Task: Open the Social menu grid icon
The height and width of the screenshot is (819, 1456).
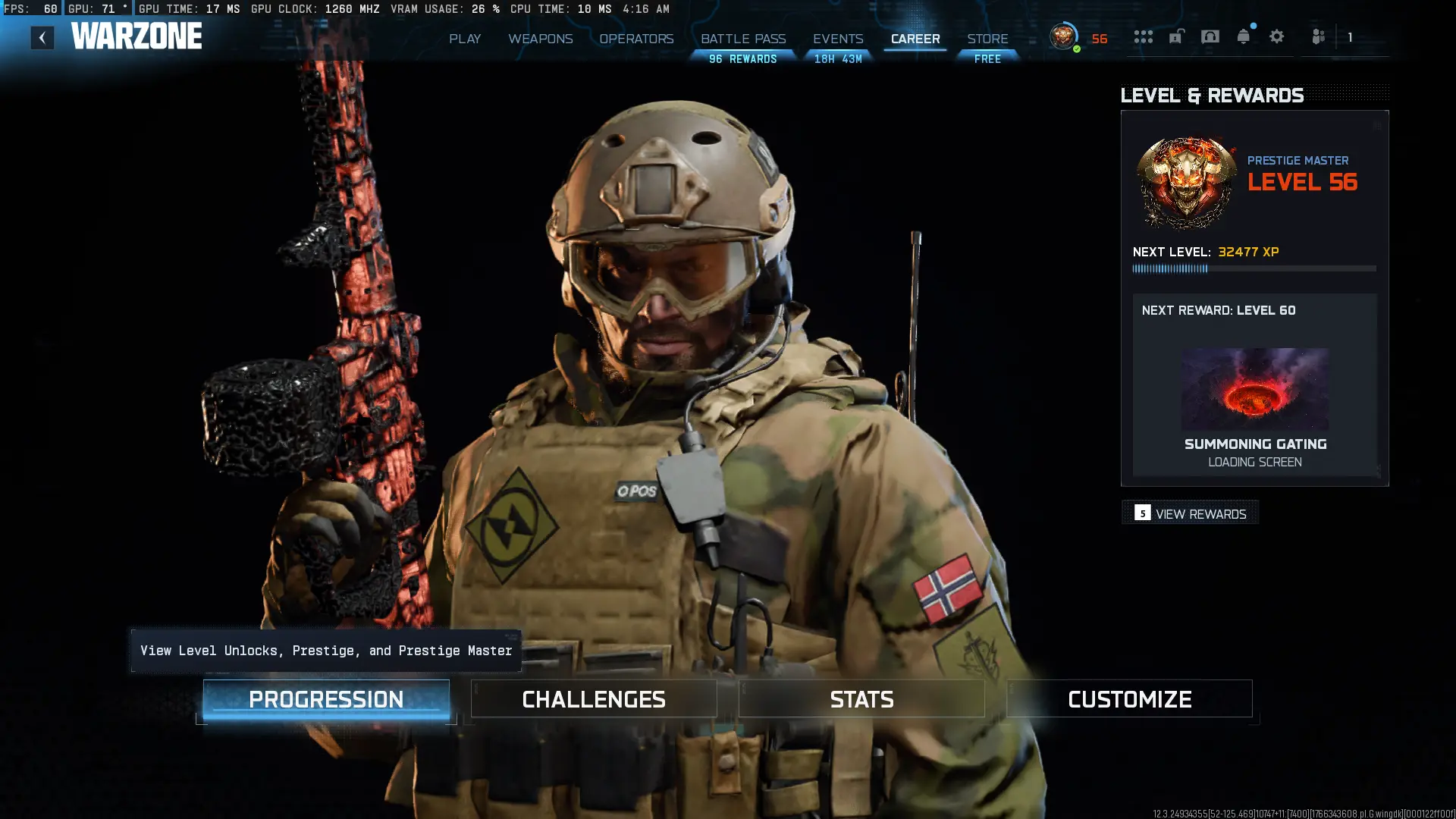Action: pos(1143,36)
